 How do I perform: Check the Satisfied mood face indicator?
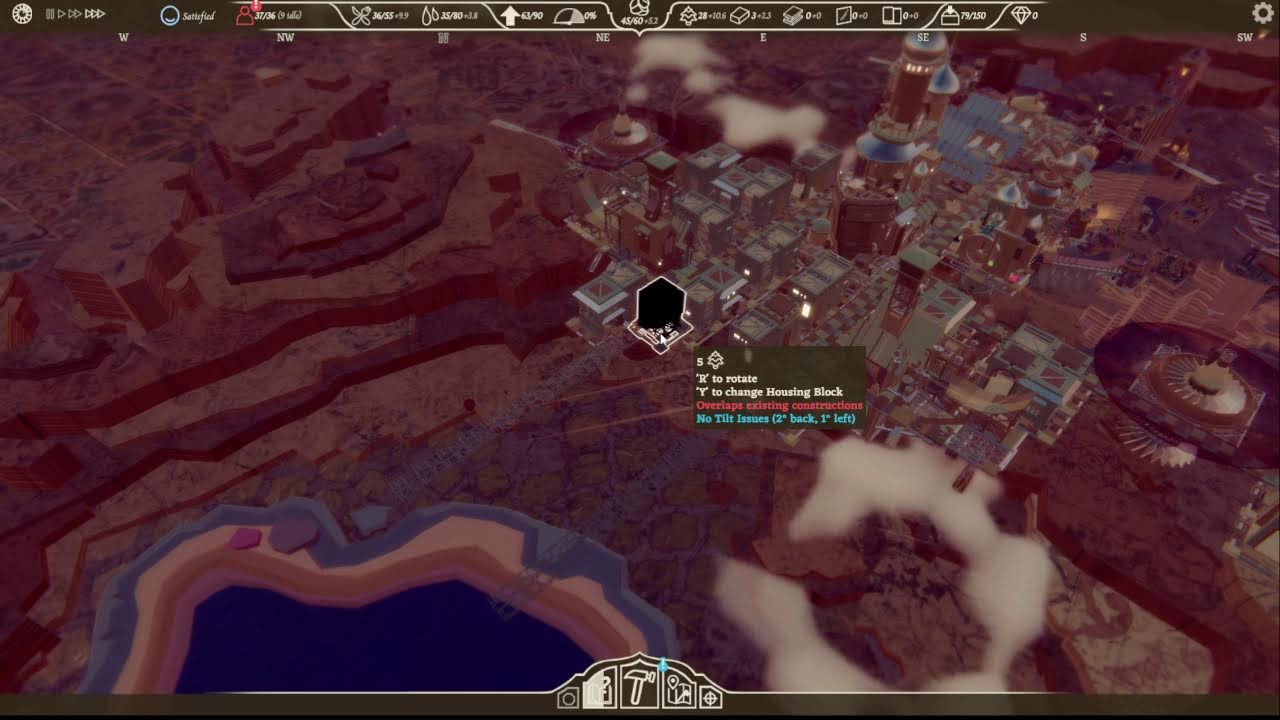pos(171,16)
